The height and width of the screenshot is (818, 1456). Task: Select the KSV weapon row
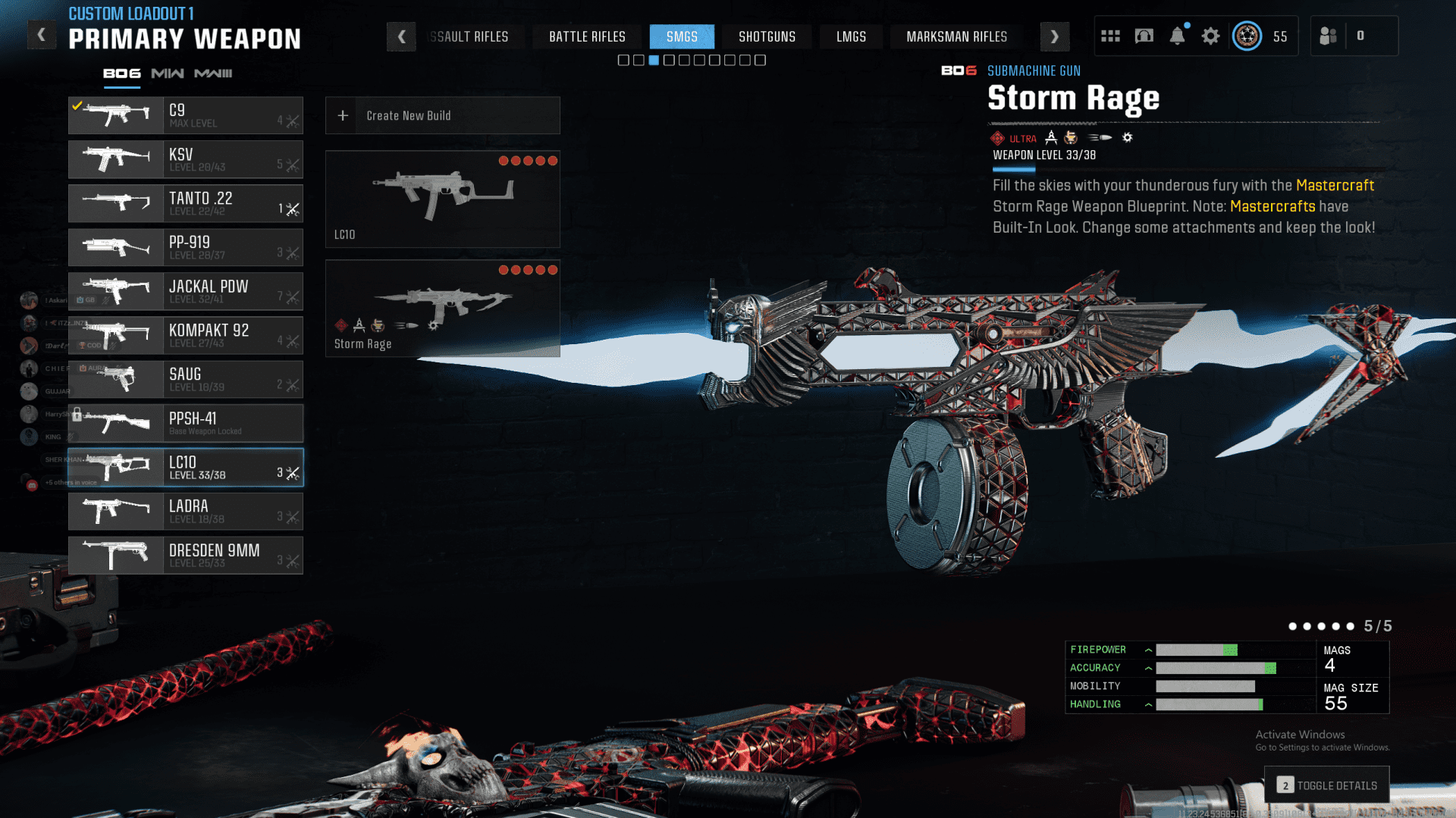[186, 159]
